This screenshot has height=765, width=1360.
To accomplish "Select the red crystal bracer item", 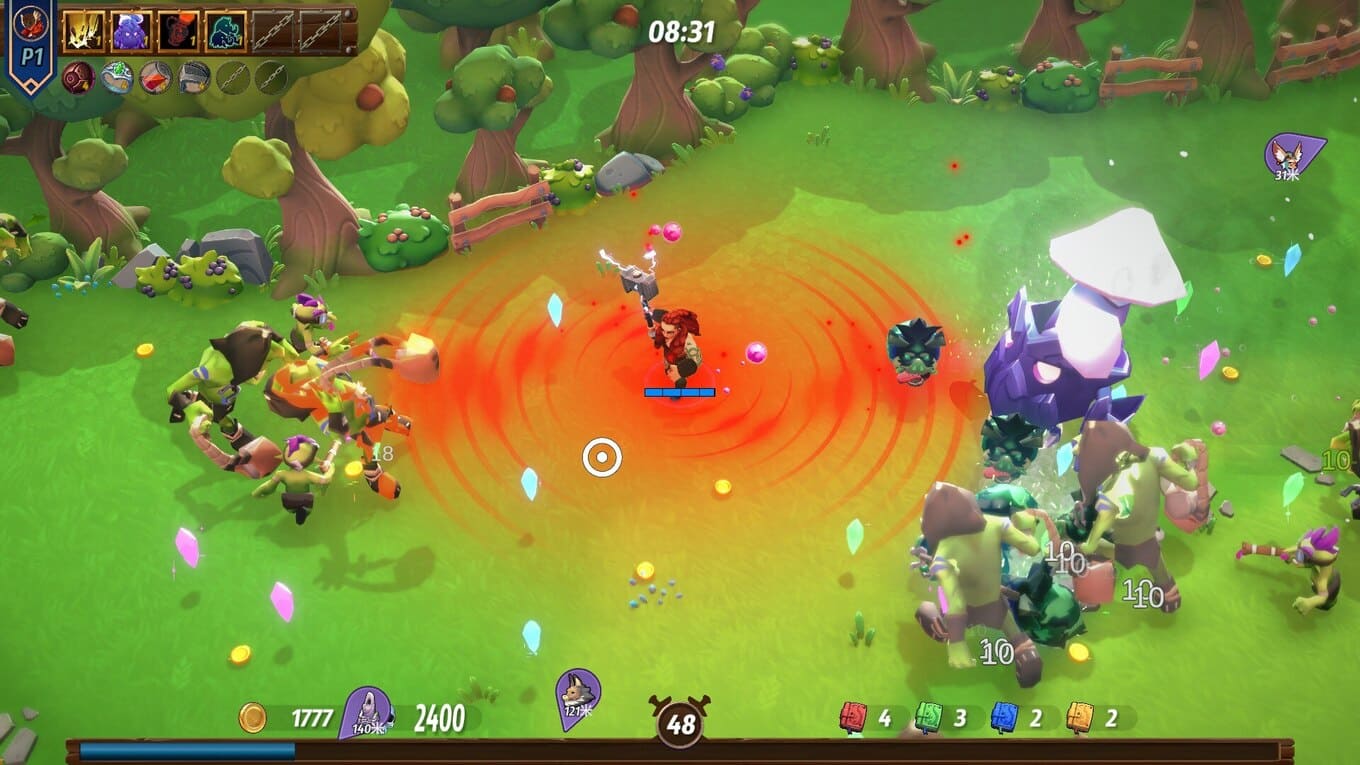I will (x=155, y=78).
